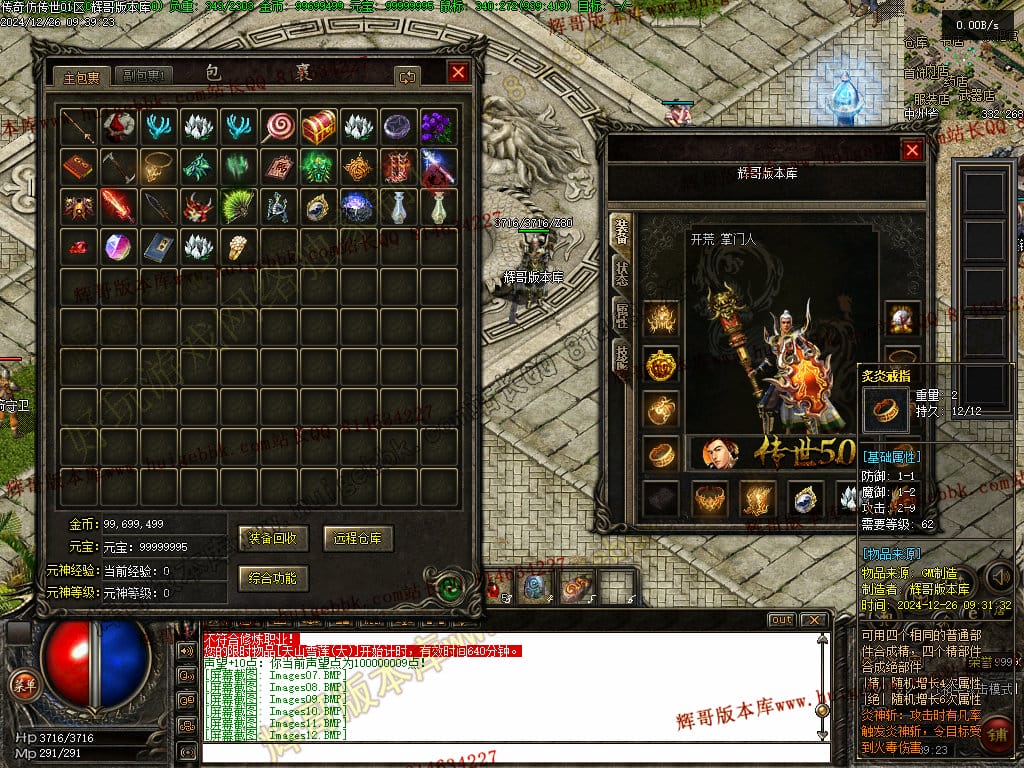The image size is (1024, 768).
Task: Pick the purple flower bouquet item
Action: (x=438, y=127)
